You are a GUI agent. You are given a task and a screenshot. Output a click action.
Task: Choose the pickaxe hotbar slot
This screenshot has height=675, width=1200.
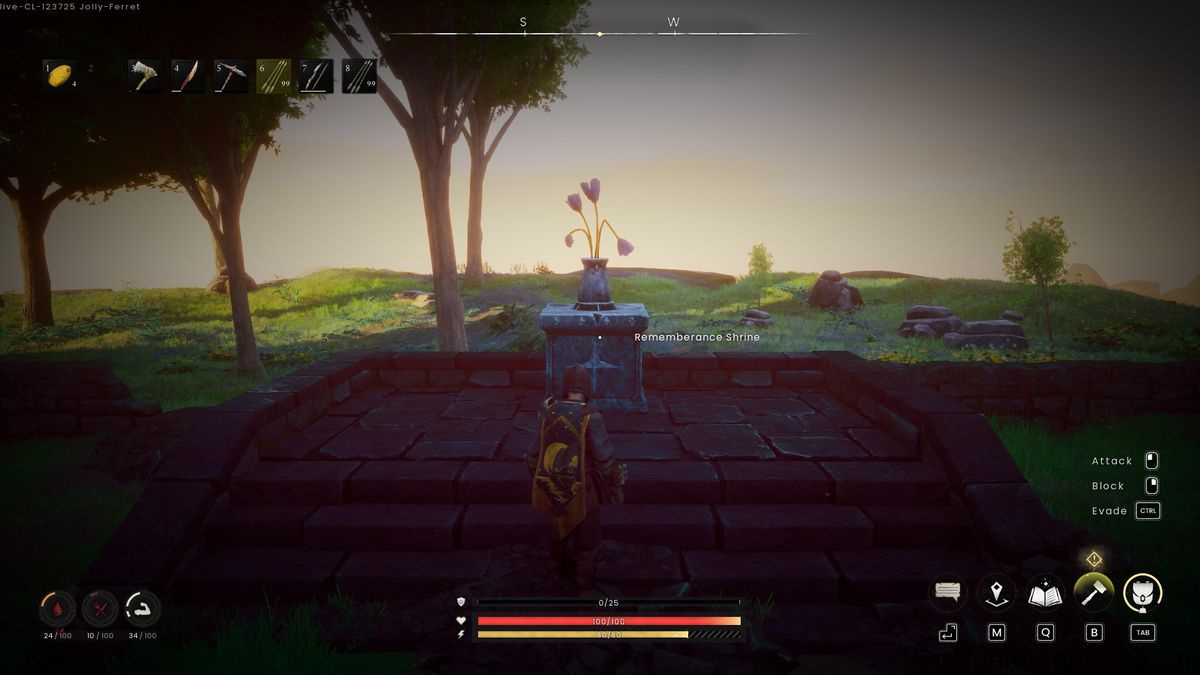tap(231, 76)
